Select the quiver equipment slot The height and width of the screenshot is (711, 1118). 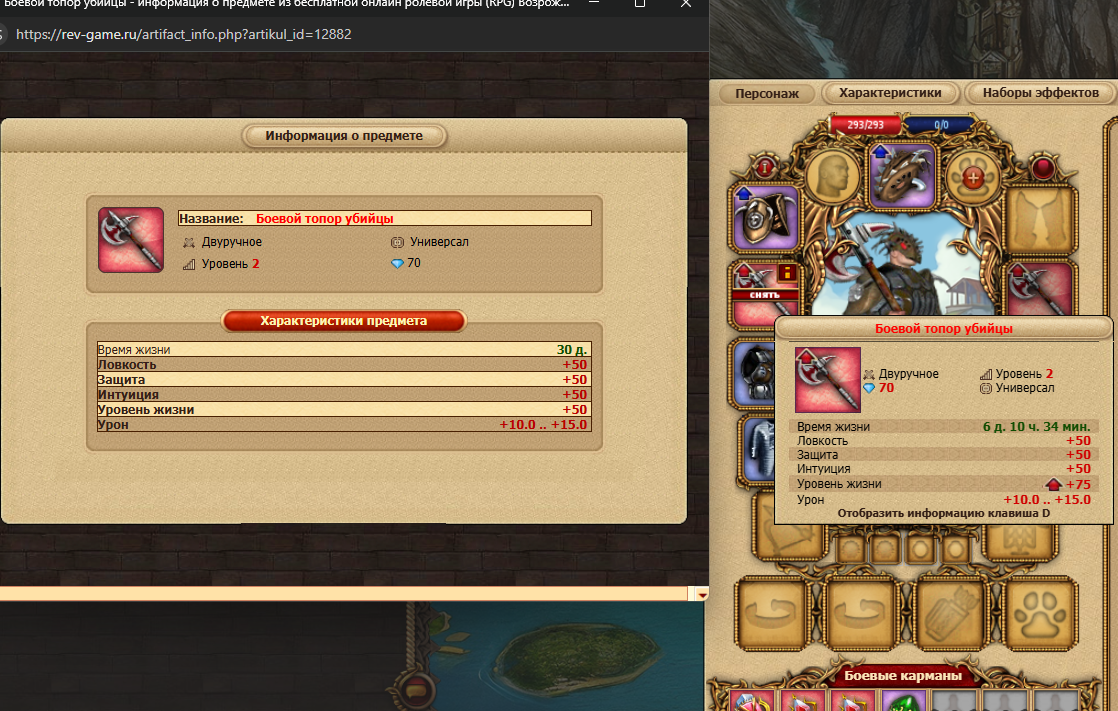tap(950, 612)
